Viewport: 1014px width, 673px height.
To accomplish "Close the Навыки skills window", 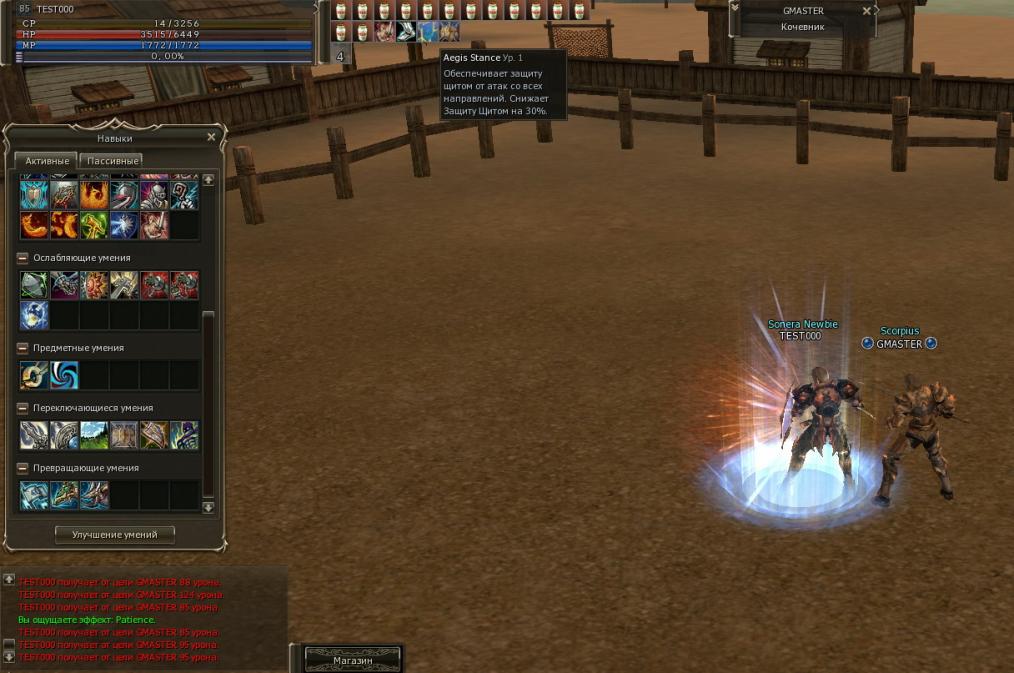I will pyautogui.click(x=211, y=137).
